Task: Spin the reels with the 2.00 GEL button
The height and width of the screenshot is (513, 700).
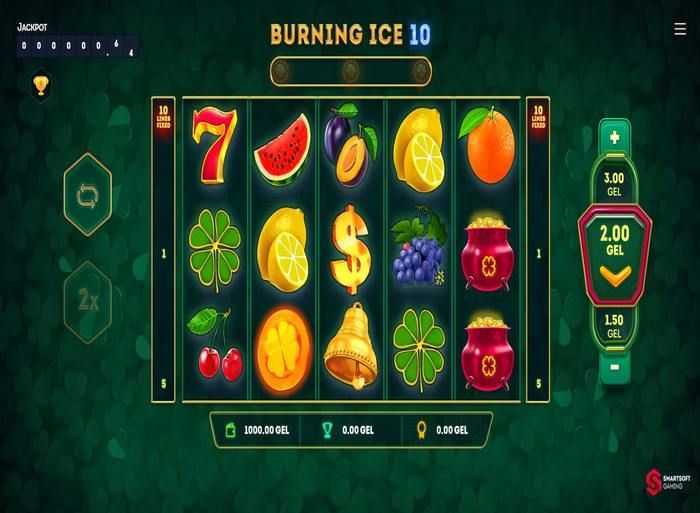Action: [614, 251]
